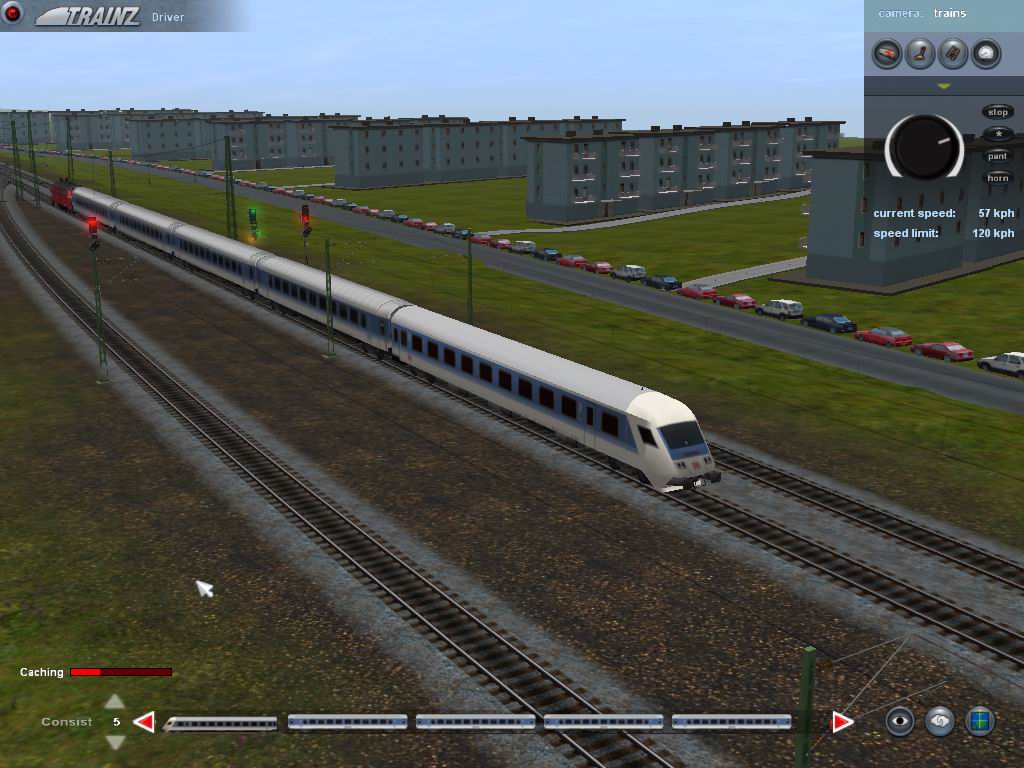Collapse panel with the green down arrow
The height and width of the screenshot is (768, 1024).
tap(943, 87)
